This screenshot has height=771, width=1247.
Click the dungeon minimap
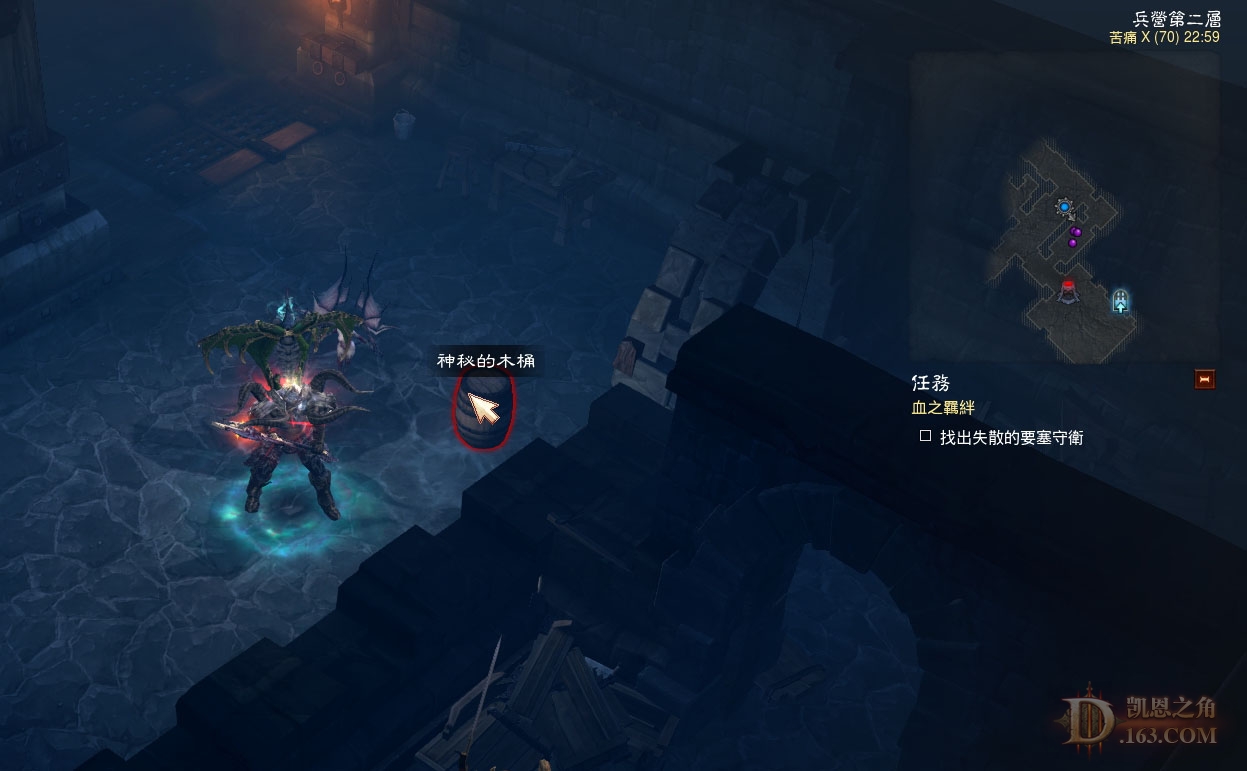pyautogui.click(x=1064, y=206)
